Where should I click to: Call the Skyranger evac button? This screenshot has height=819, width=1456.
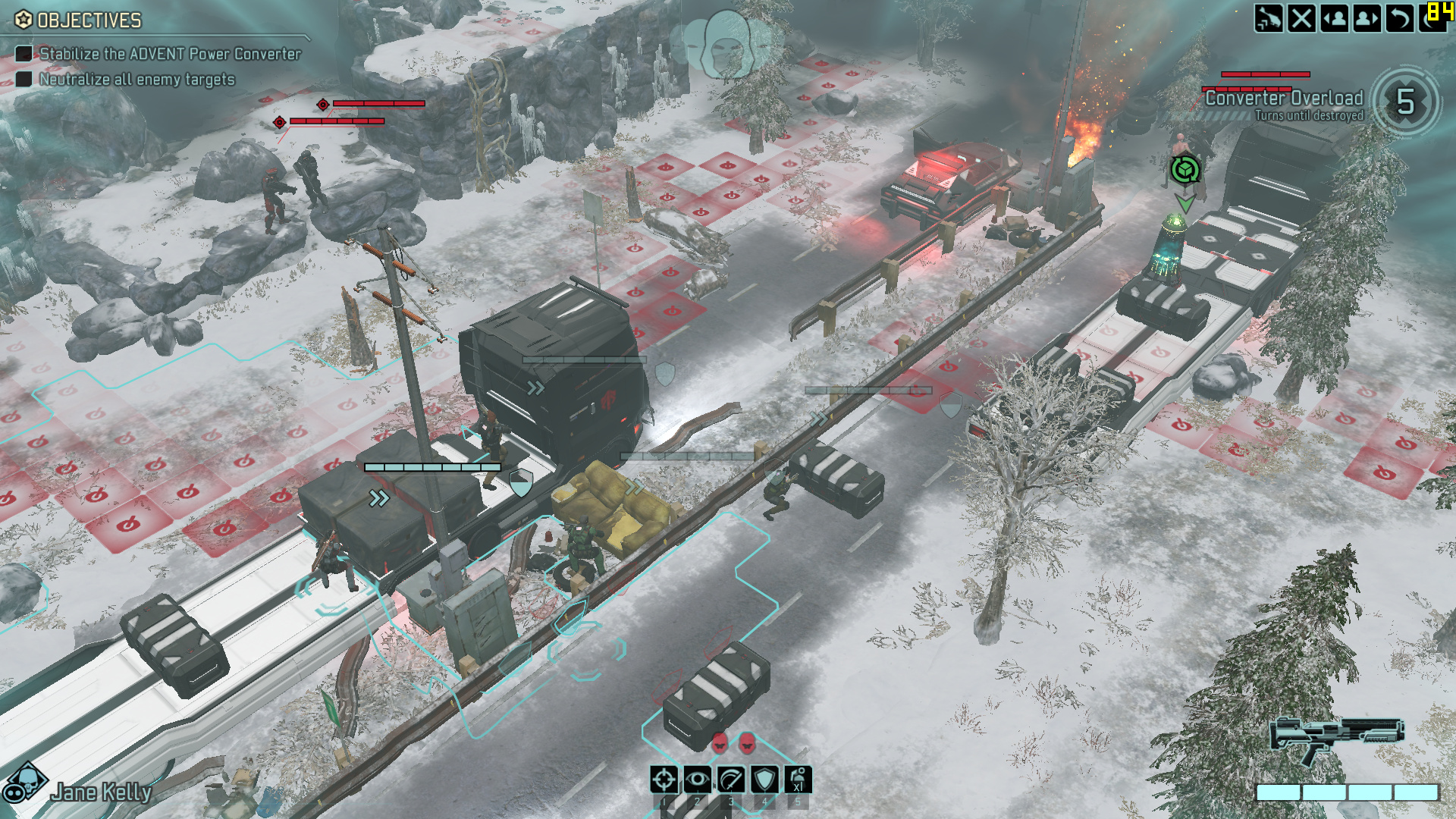1269,18
